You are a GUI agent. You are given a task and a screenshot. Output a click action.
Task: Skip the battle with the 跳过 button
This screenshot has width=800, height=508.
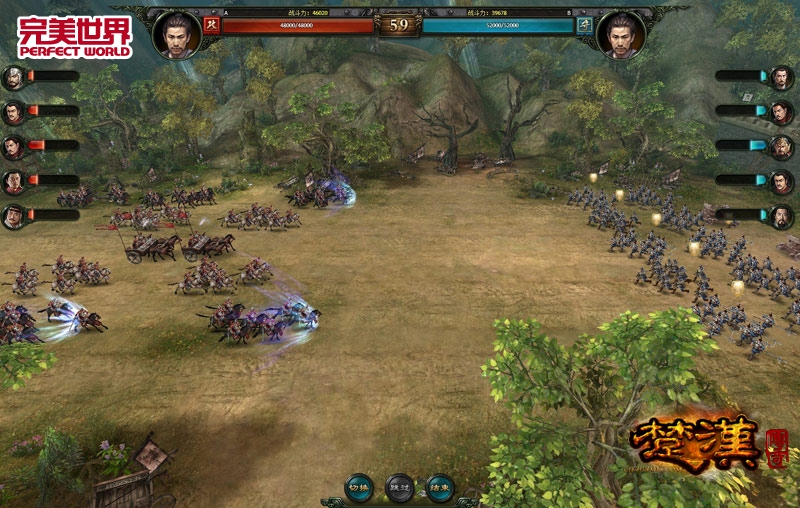[399, 487]
